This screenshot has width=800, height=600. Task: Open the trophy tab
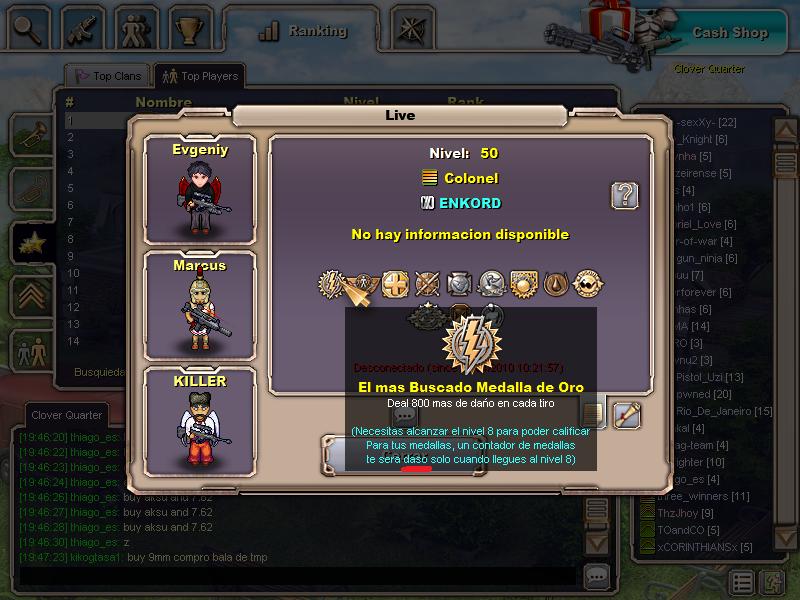point(190,29)
